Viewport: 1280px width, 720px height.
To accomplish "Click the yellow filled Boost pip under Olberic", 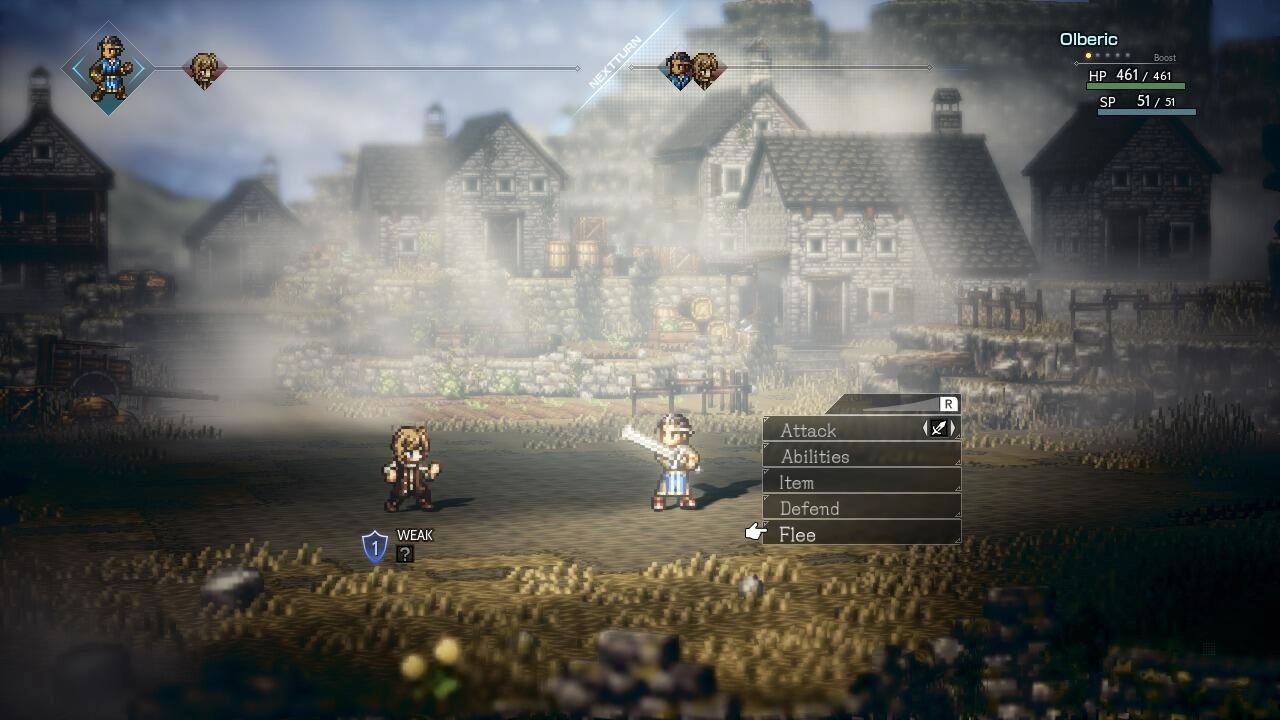I will (x=1088, y=55).
